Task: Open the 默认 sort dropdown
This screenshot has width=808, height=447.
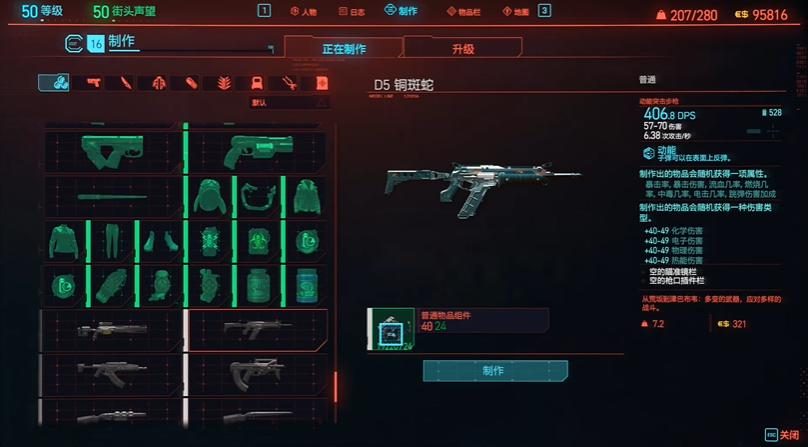Action: click(289, 102)
